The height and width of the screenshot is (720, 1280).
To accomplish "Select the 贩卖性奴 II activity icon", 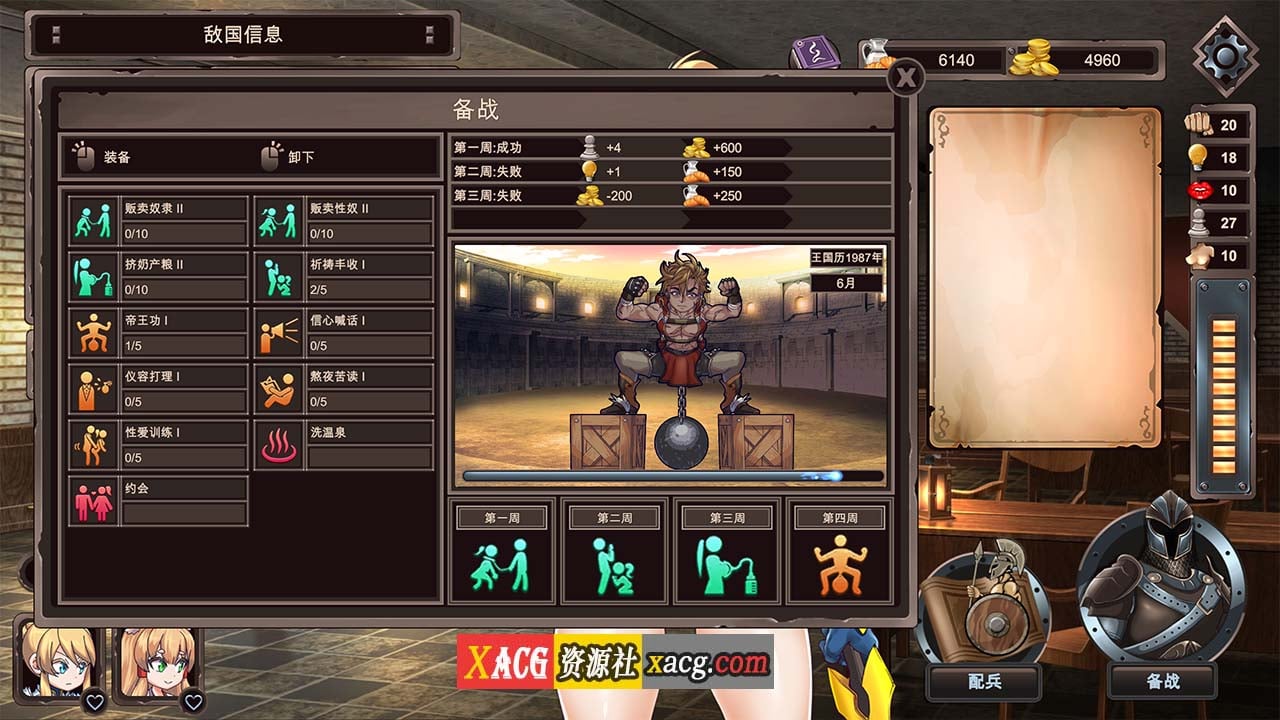I will 279,219.
